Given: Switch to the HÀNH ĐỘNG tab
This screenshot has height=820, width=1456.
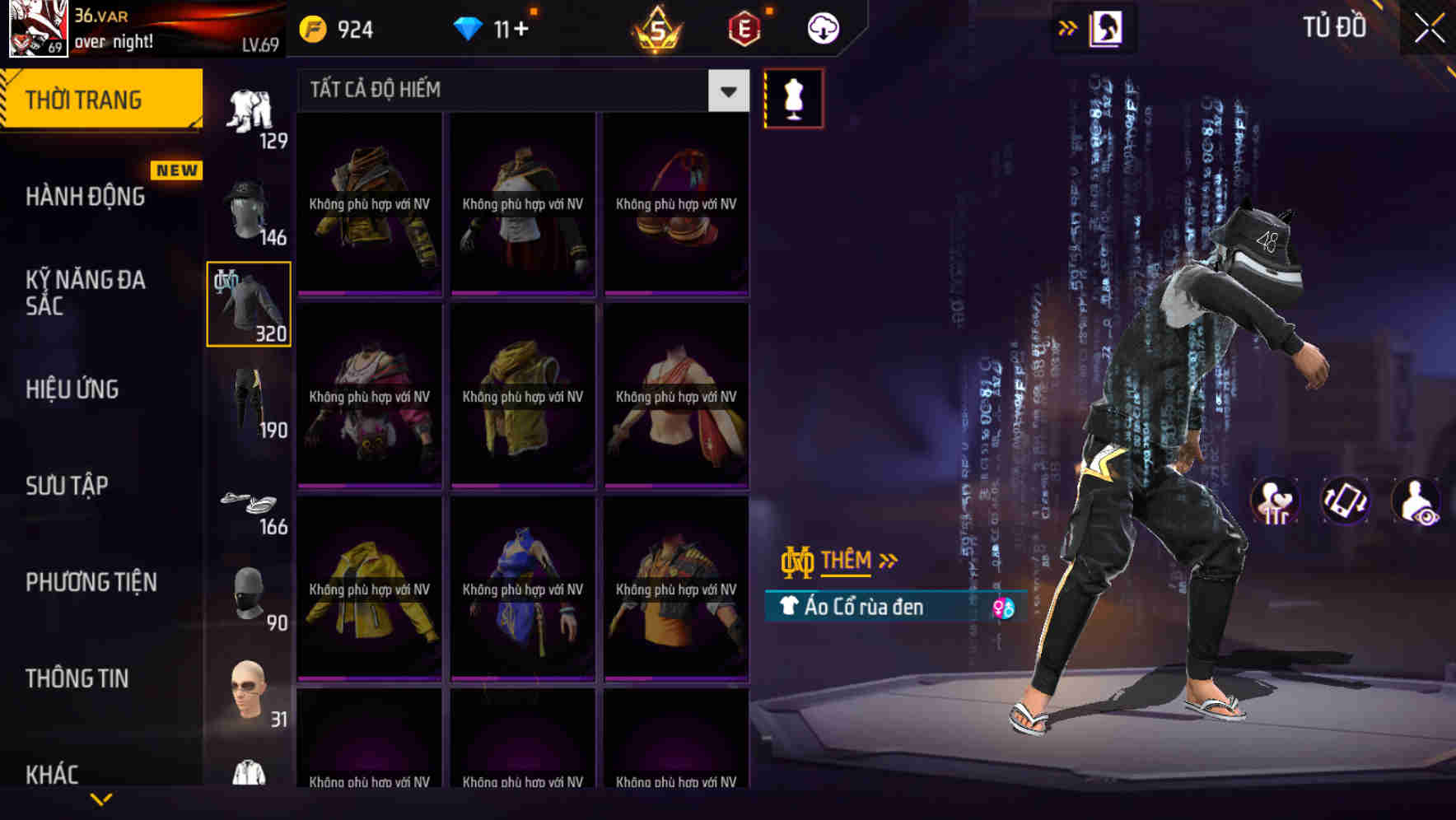Looking at the screenshot, I should click(87, 196).
